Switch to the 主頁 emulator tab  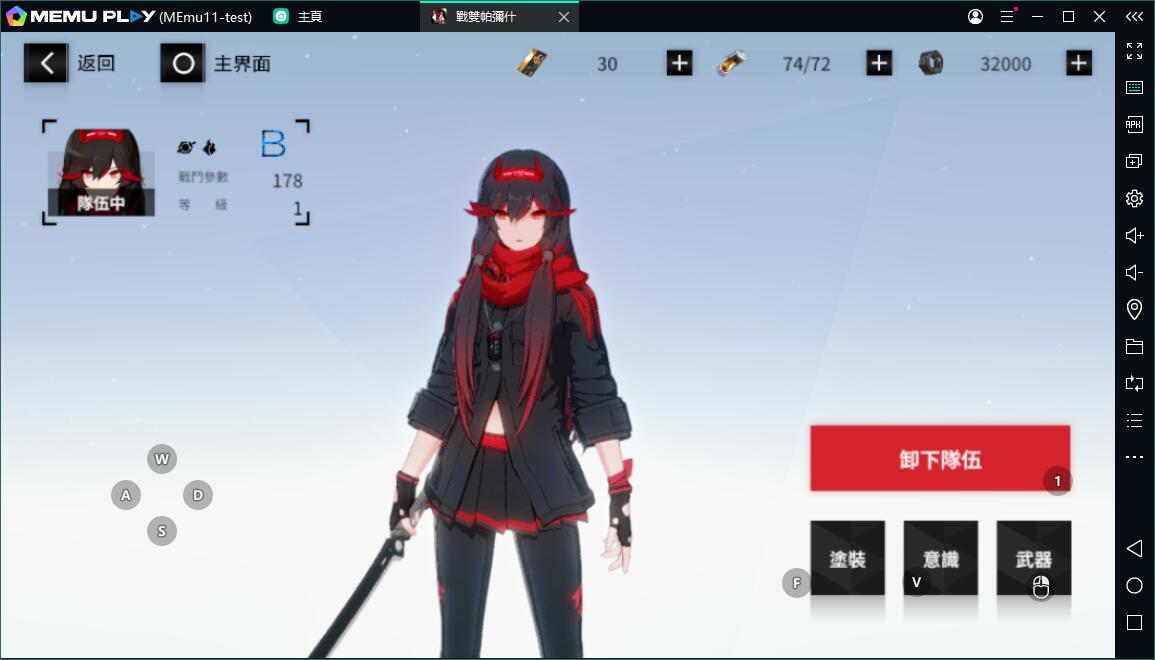[298, 17]
